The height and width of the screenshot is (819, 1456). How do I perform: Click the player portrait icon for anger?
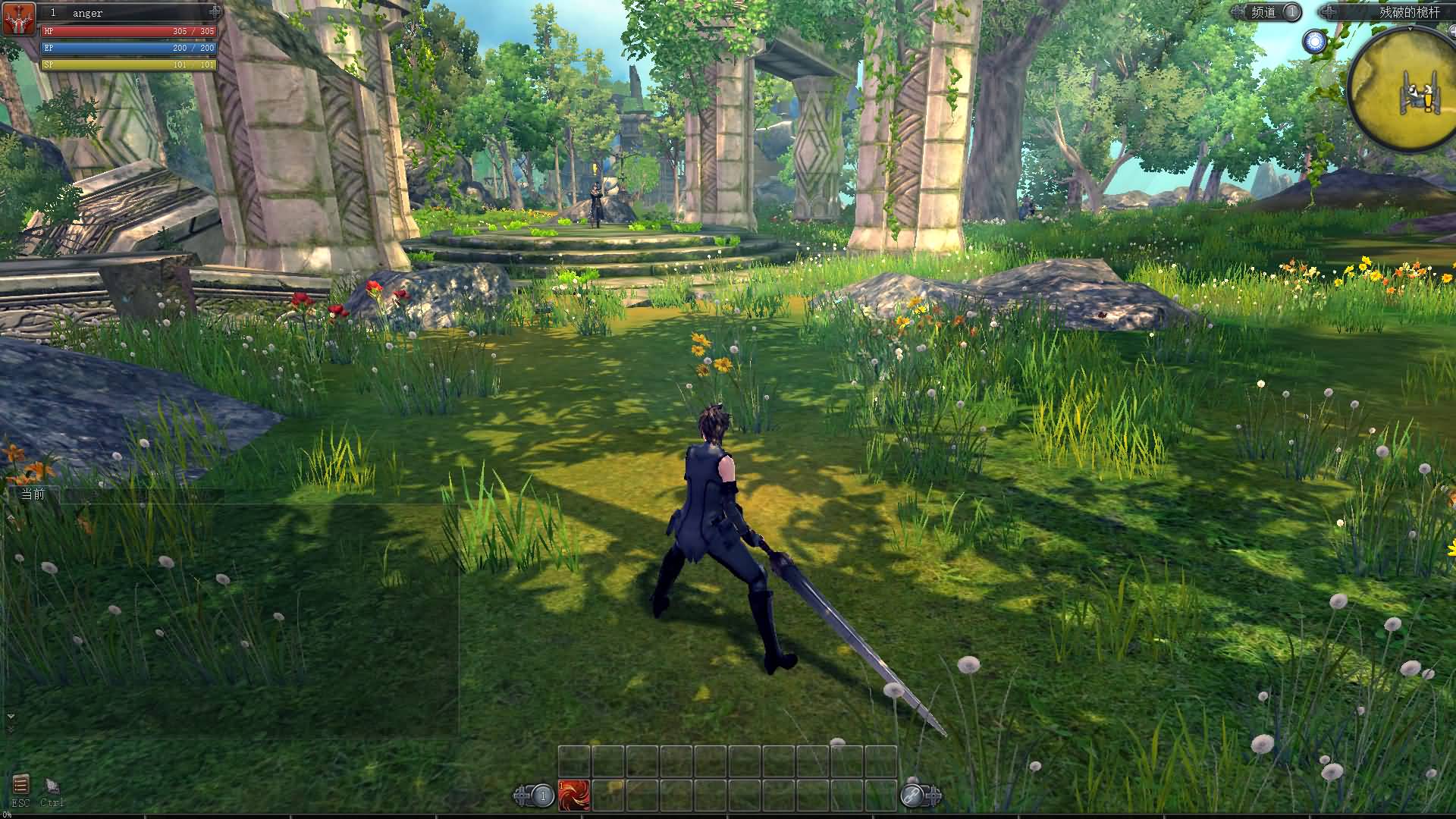click(x=19, y=19)
